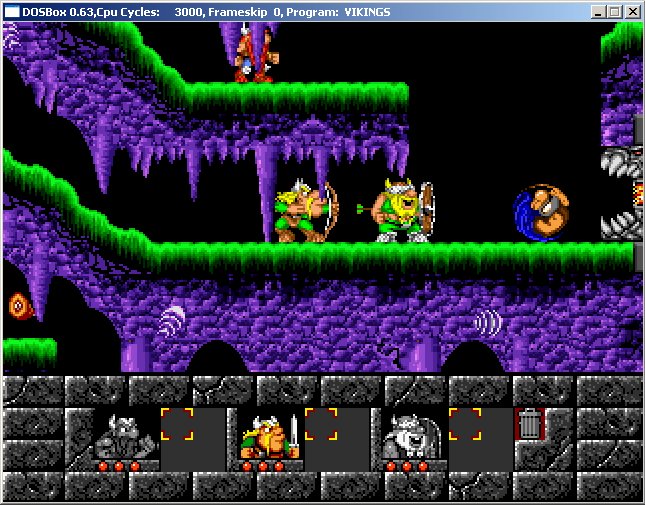645x505 pixels.
Task: Minimize the DOSBox window
Action: click(598, 12)
